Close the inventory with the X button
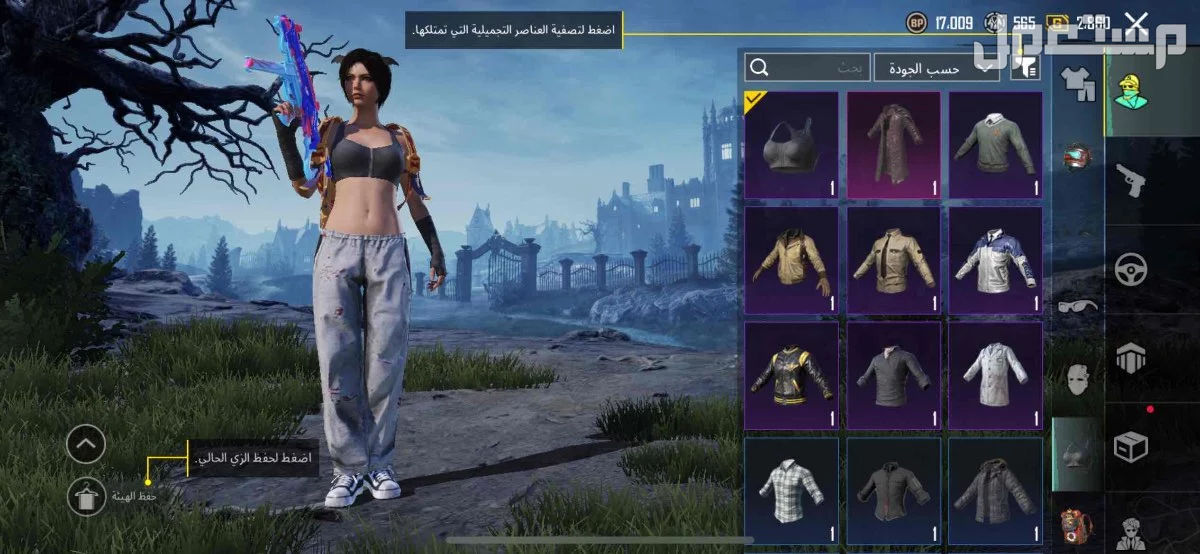Image resolution: width=1200 pixels, height=554 pixels. click(x=1136, y=21)
